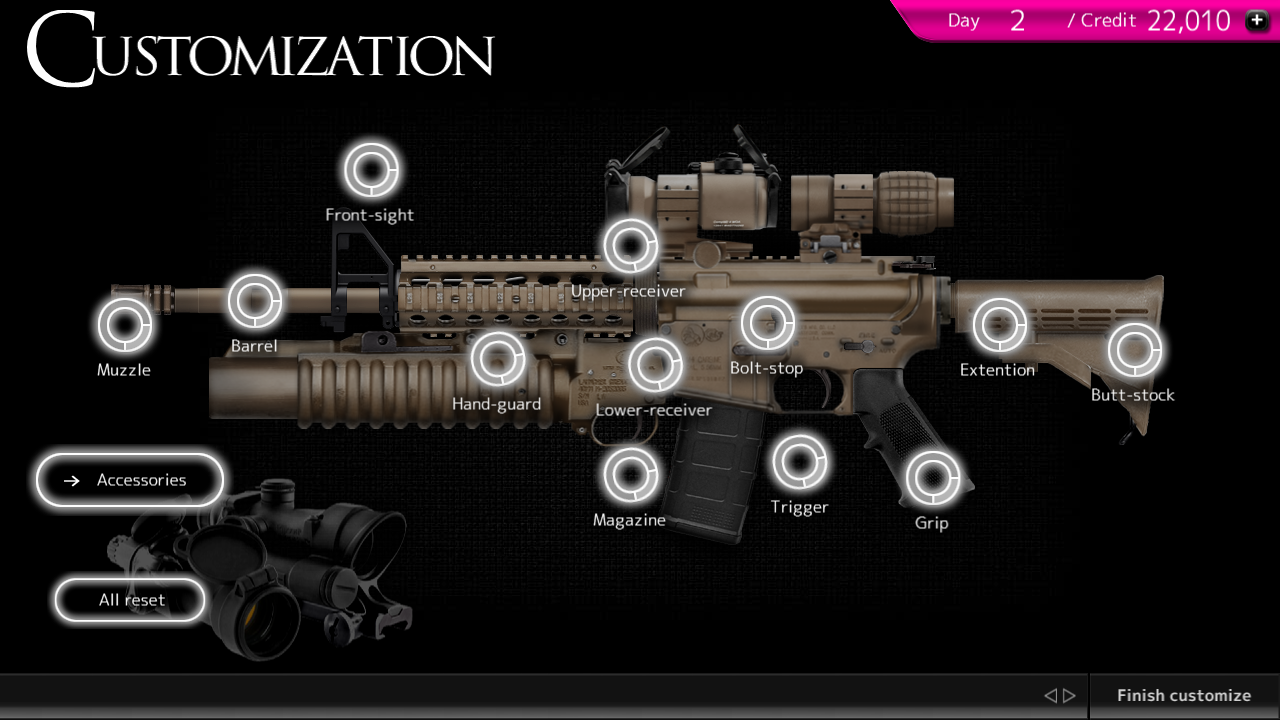Screen dimensions: 1280x720
Task: Open the Magazine part selector
Action: click(x=629, y=474)
